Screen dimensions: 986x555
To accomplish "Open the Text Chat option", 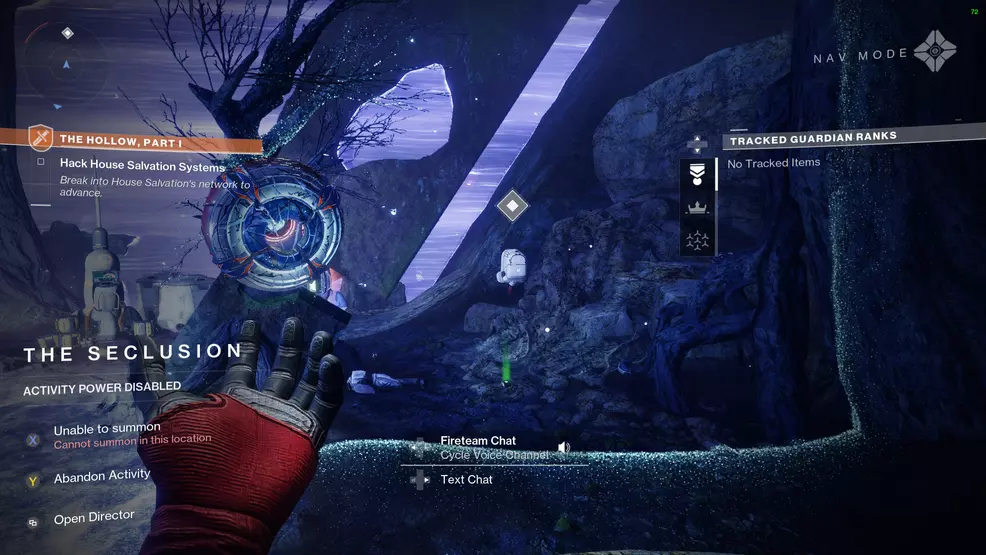I will point(466,480).
